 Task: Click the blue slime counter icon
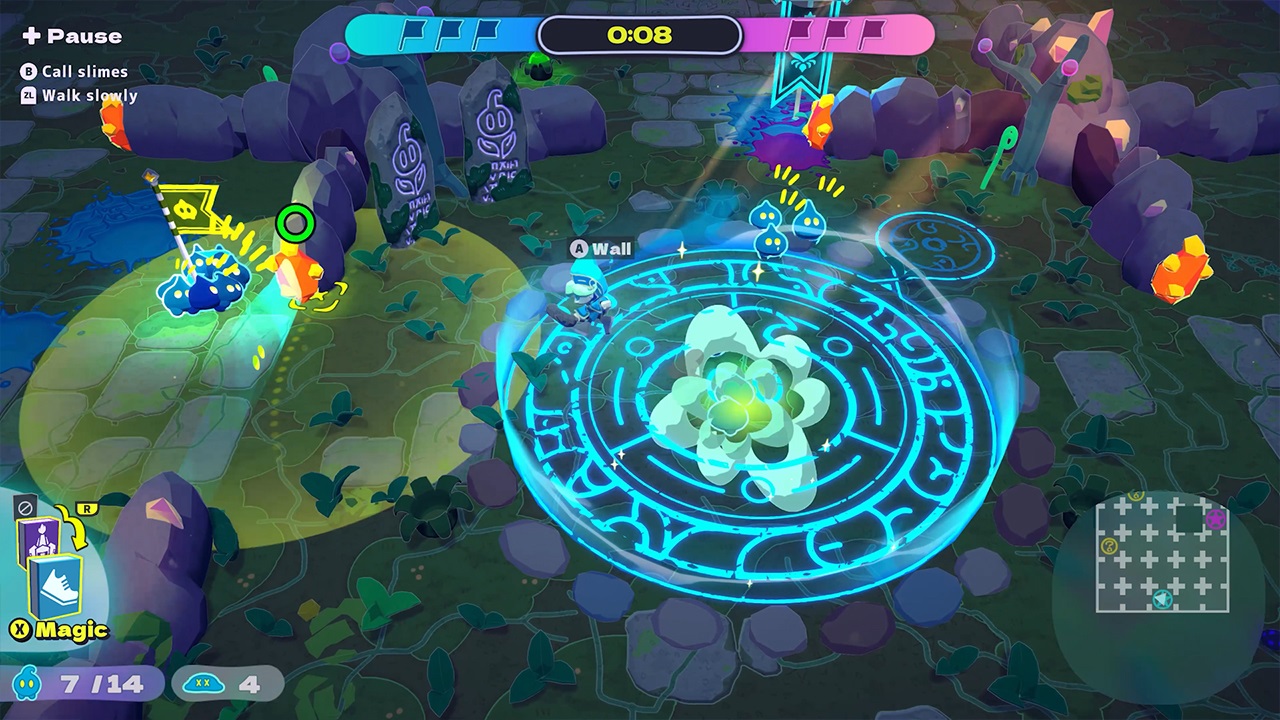[x=28, y=684]
